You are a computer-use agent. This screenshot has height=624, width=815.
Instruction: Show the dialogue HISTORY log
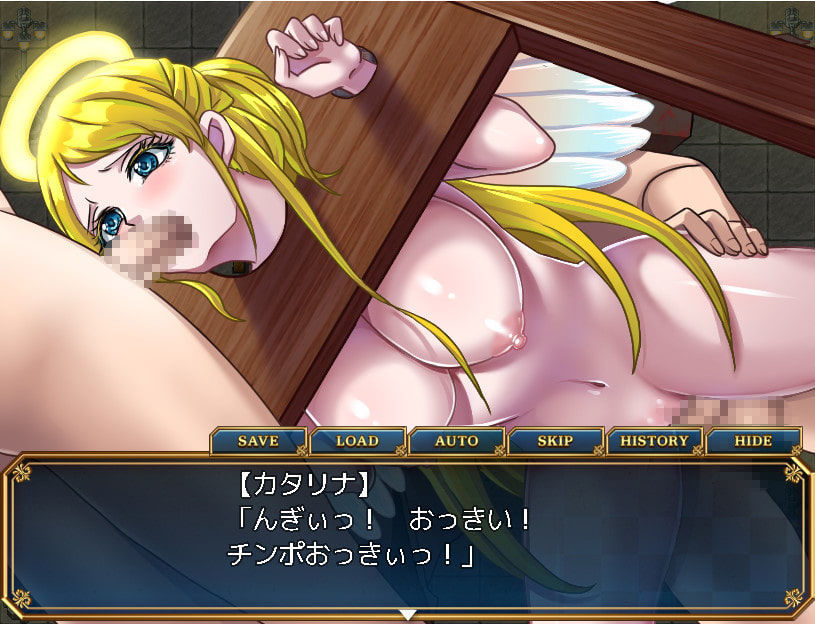tap(654, 441)
